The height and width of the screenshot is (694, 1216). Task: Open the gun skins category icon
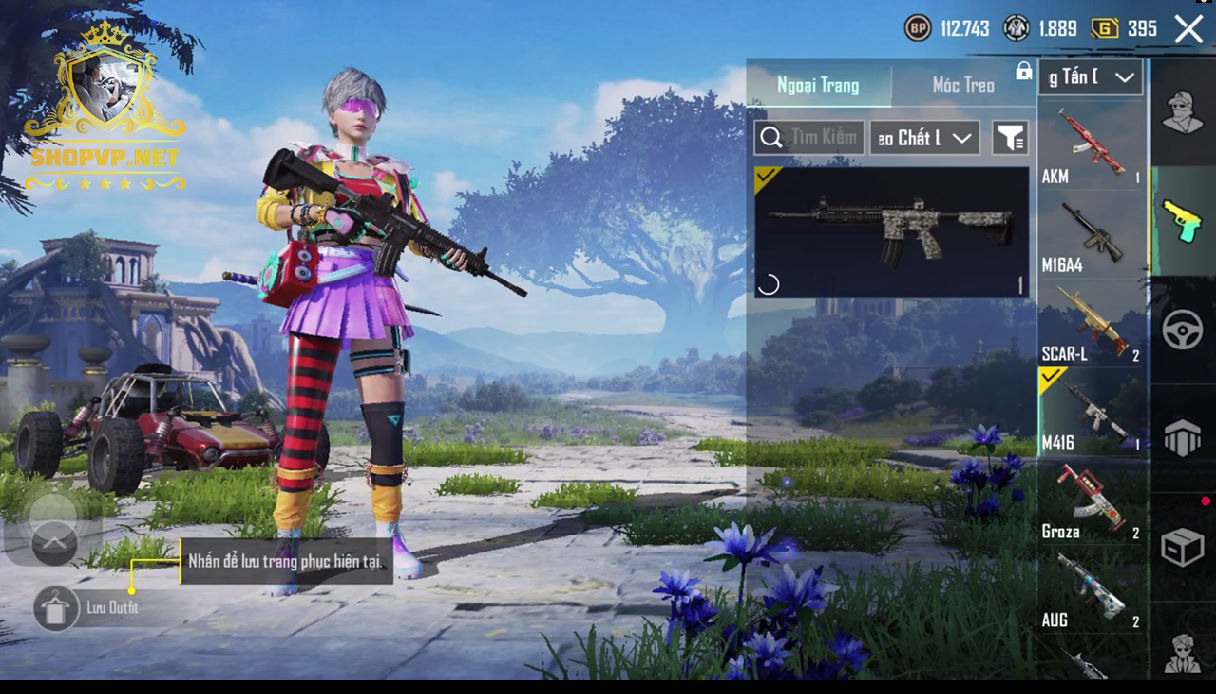pyautogui.click(x=1182, y=221)
